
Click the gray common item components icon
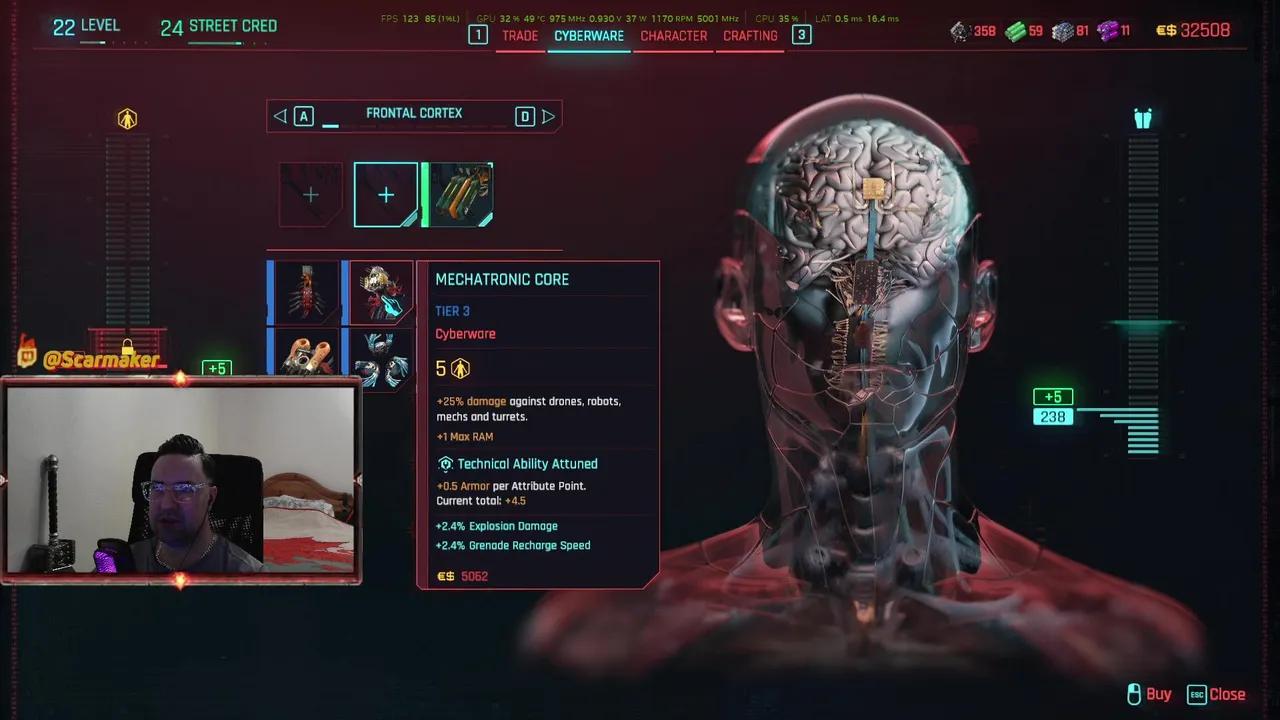pos(958,31)
